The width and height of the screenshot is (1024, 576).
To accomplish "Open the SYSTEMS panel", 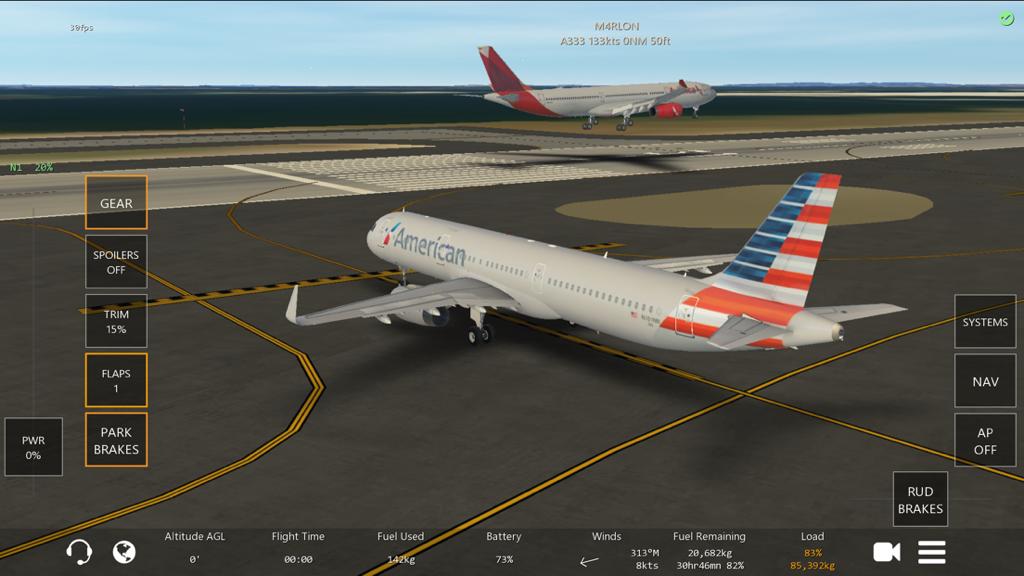I will coord(985,322).
